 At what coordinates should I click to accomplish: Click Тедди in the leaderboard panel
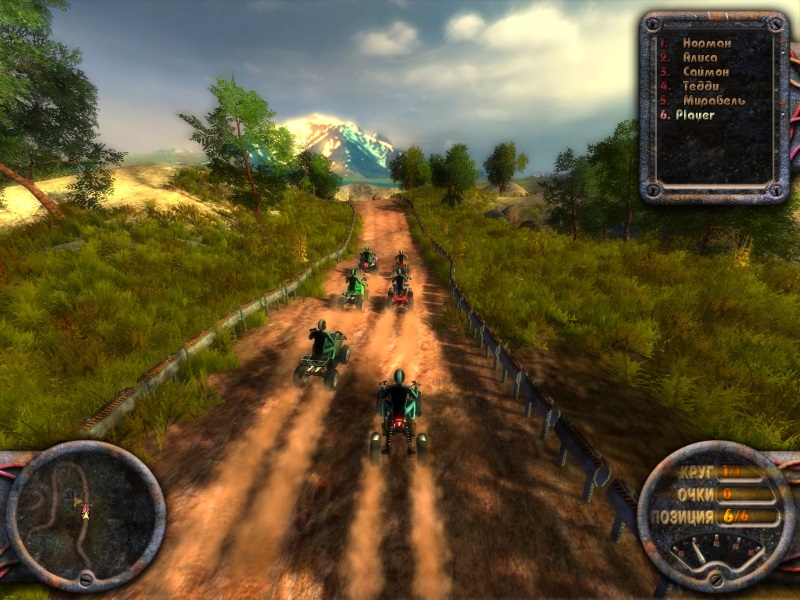pos(702,86)
